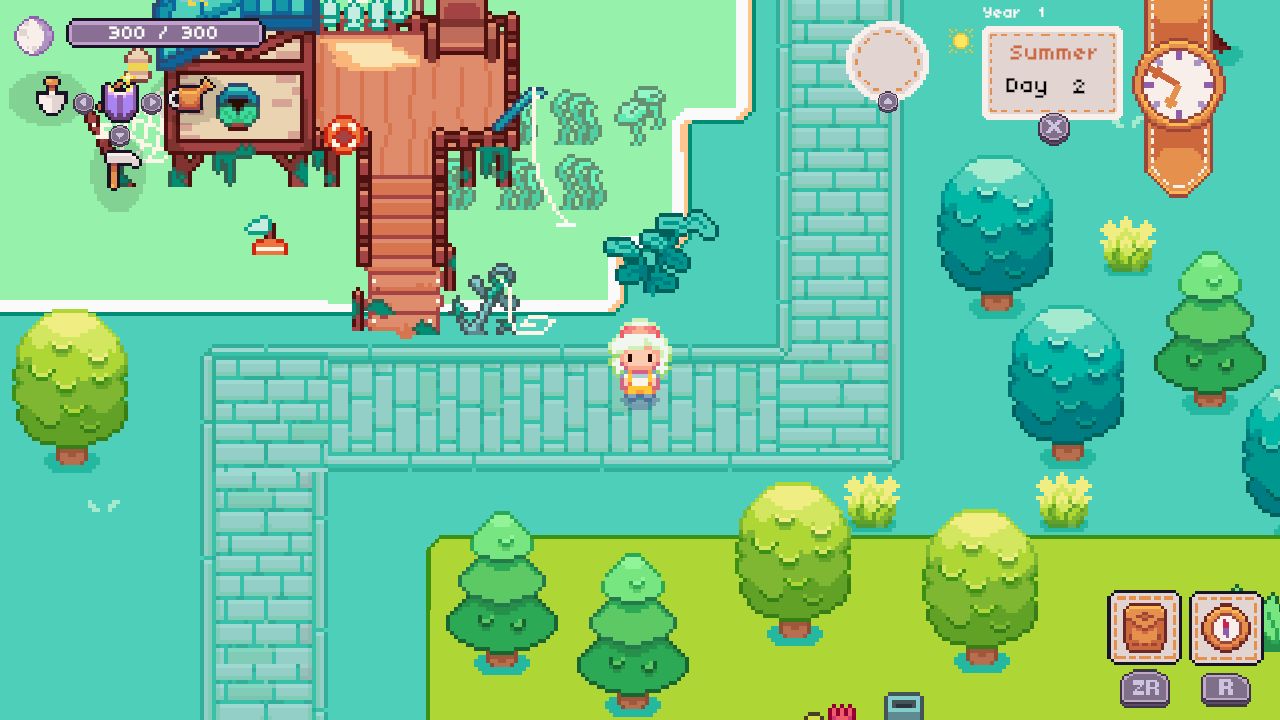Toggle the ZR shoulder button prompt
The width and height of the screenshot is (1280, 720).
click(x=1147, y=687)
